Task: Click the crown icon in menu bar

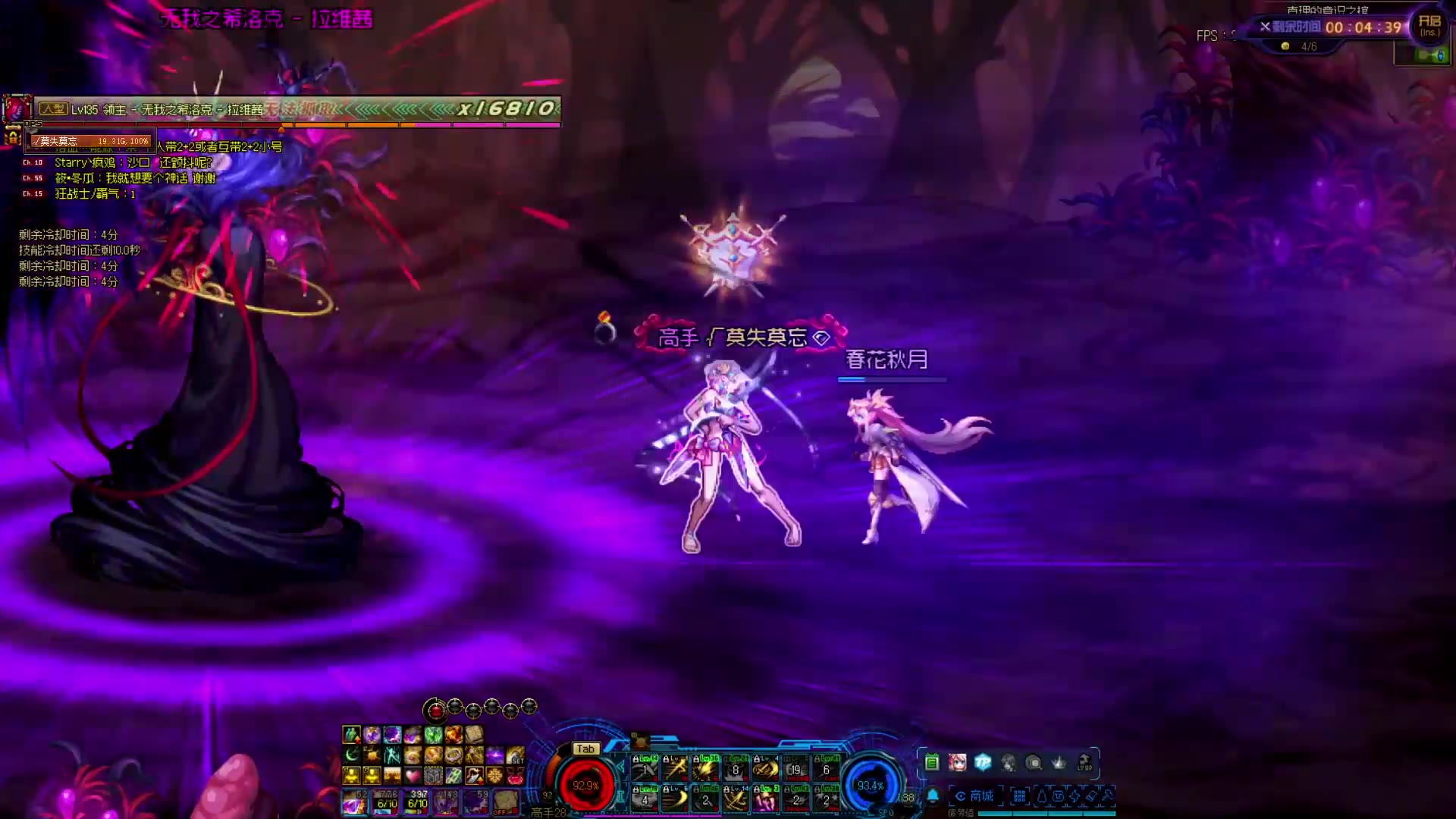Action: 1059,763
